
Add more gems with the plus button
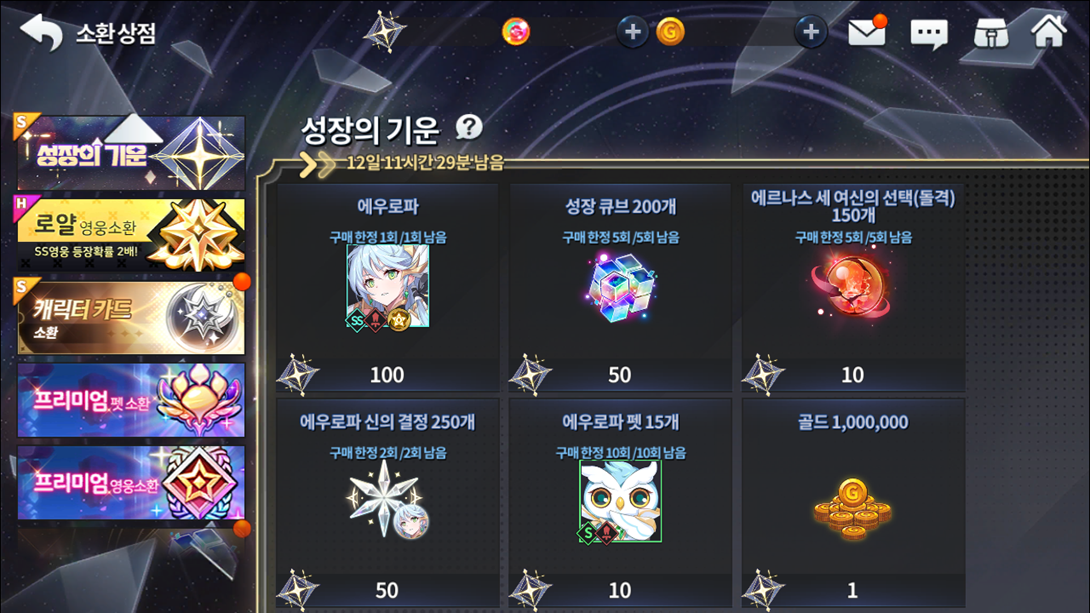(632, 32)
